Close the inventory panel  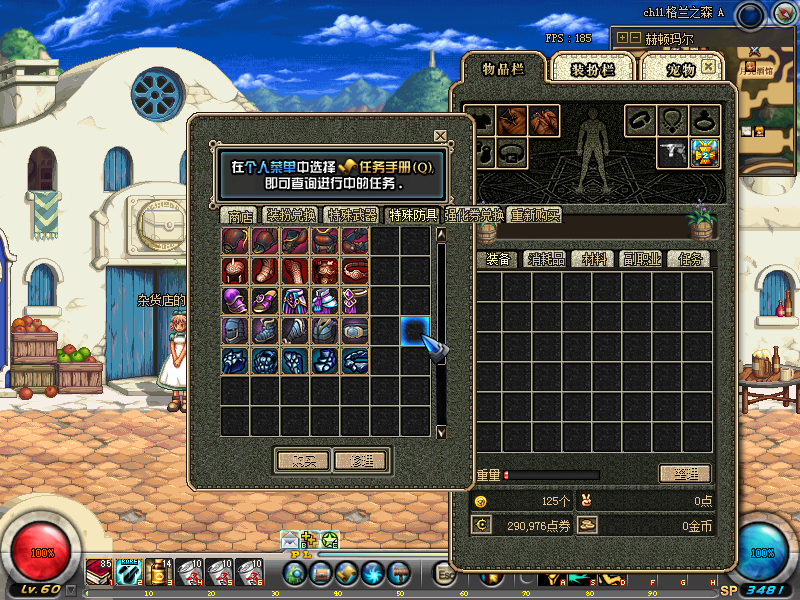coord(708,66)
